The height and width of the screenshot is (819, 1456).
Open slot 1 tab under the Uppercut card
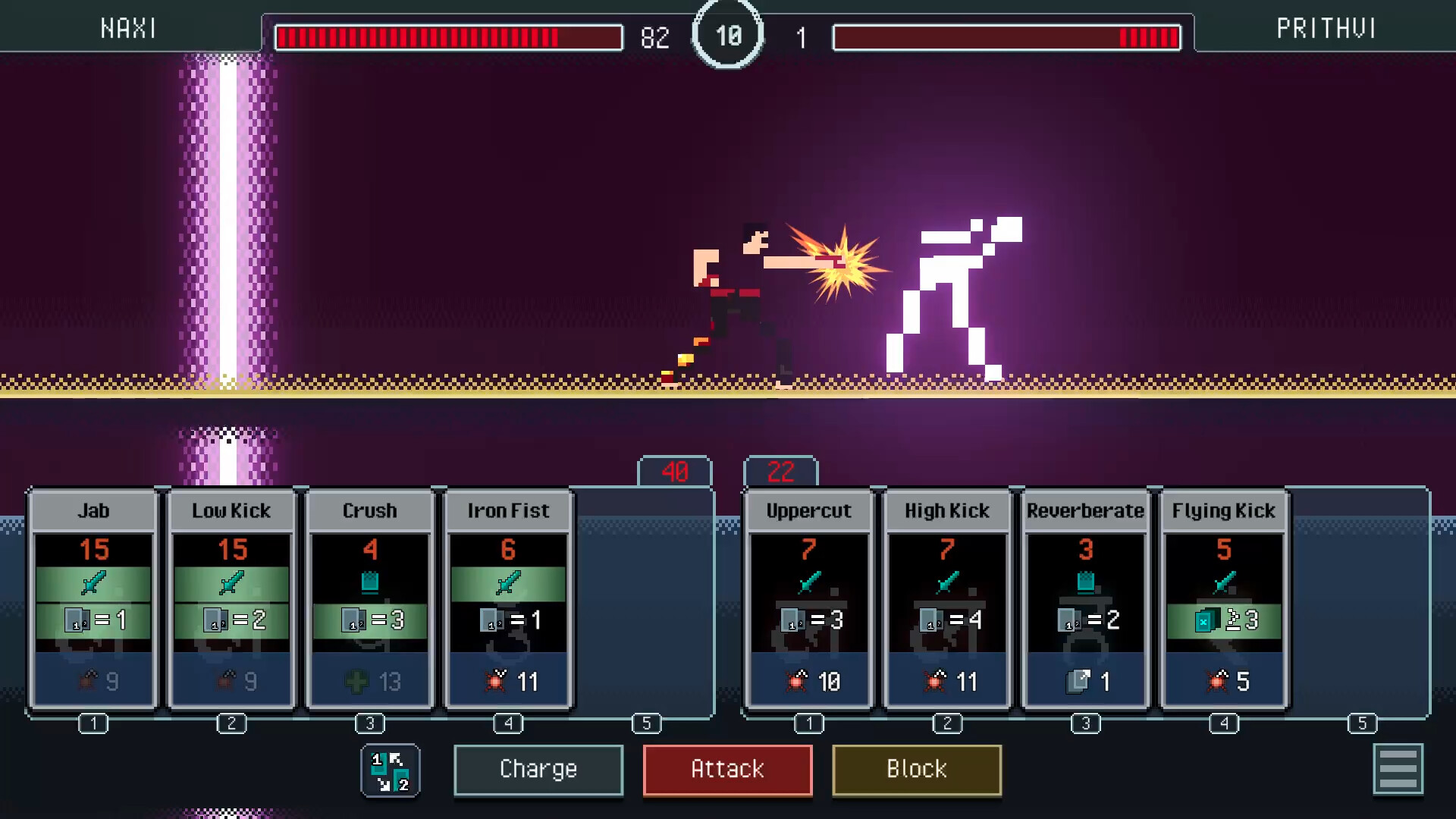pos(807,724)
